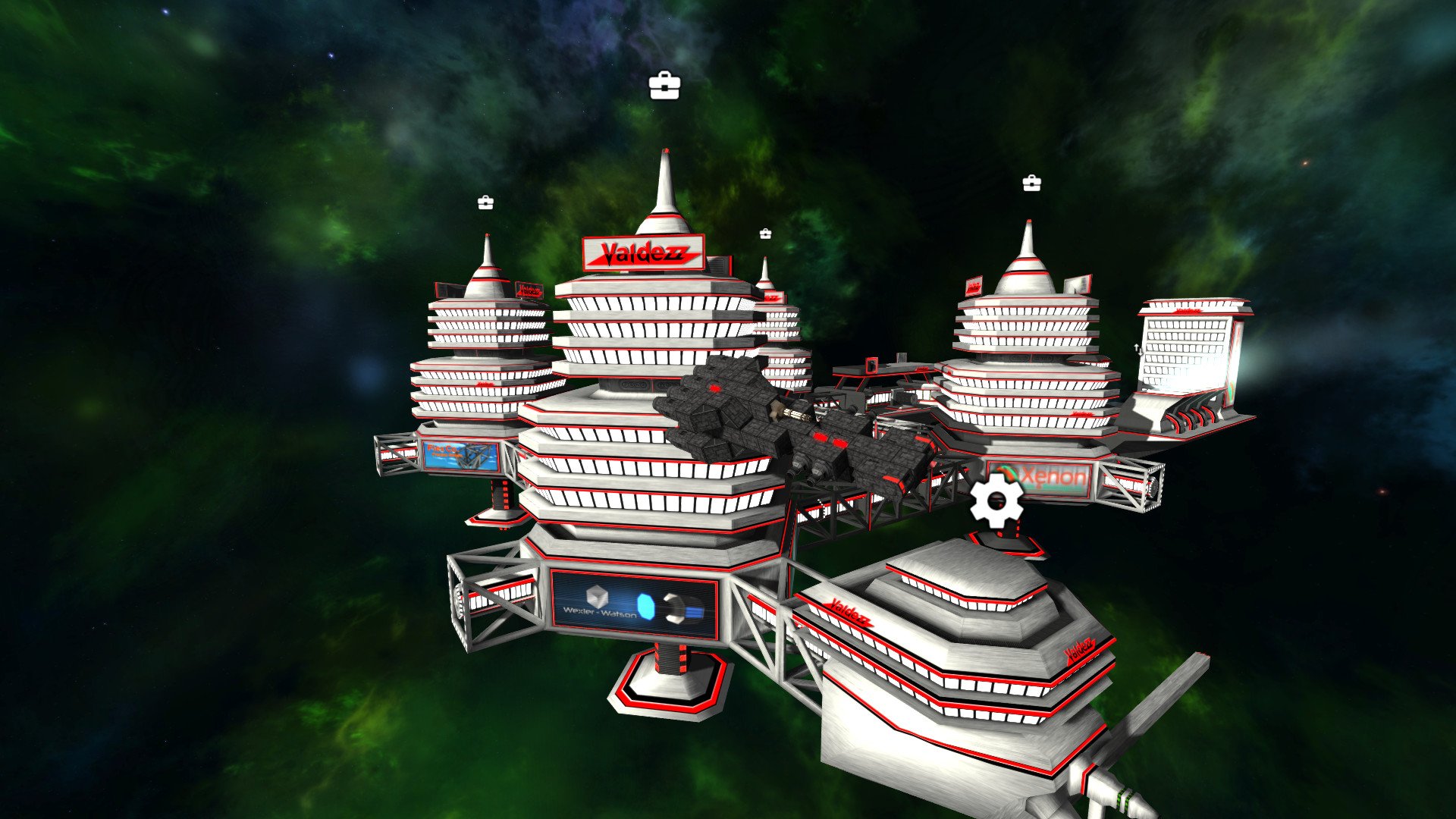1456x819 pixels.
Task: Click the Flex Co. advertisement screen
Action: [x=459, y=455]
